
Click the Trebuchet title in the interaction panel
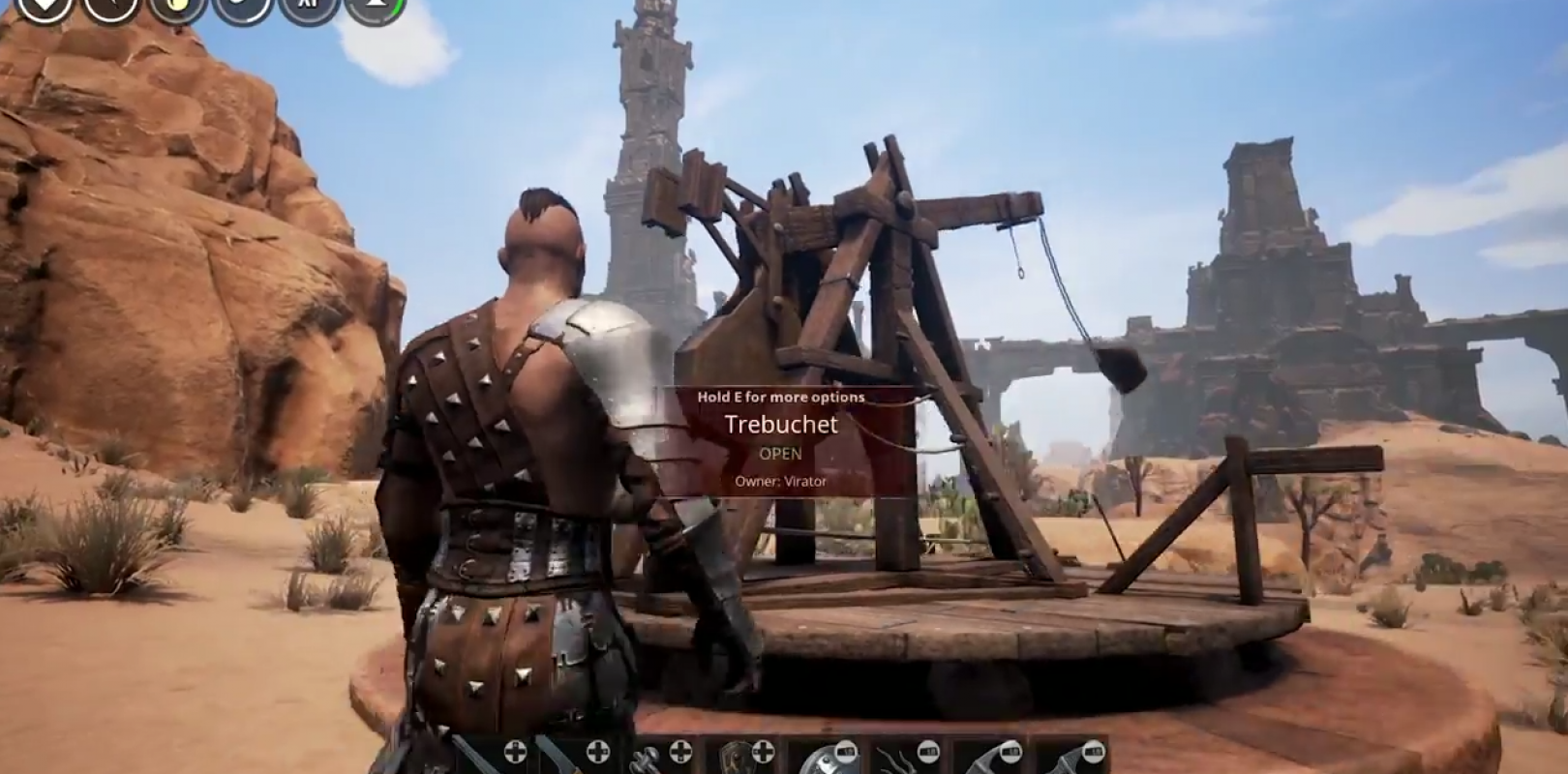[x=782, y=424]
